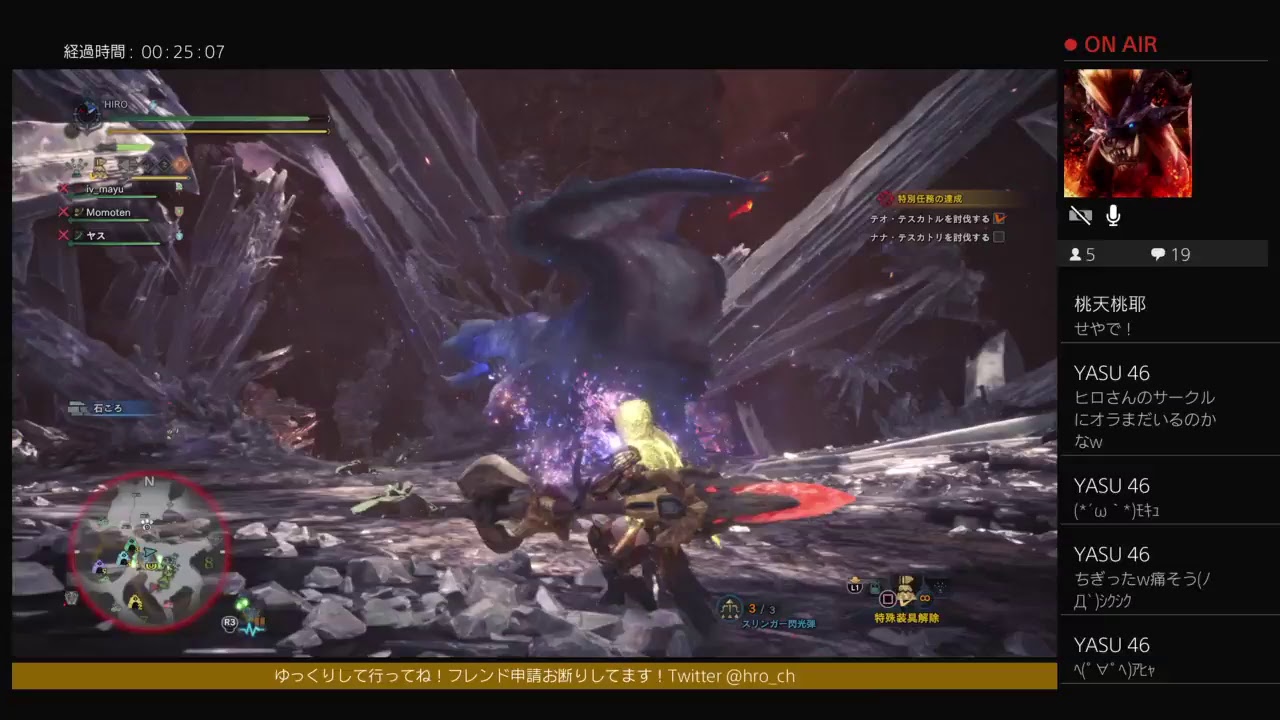Click the viewer count icon
This screenshot has width=1280, height=720.
click(1076, 255)
